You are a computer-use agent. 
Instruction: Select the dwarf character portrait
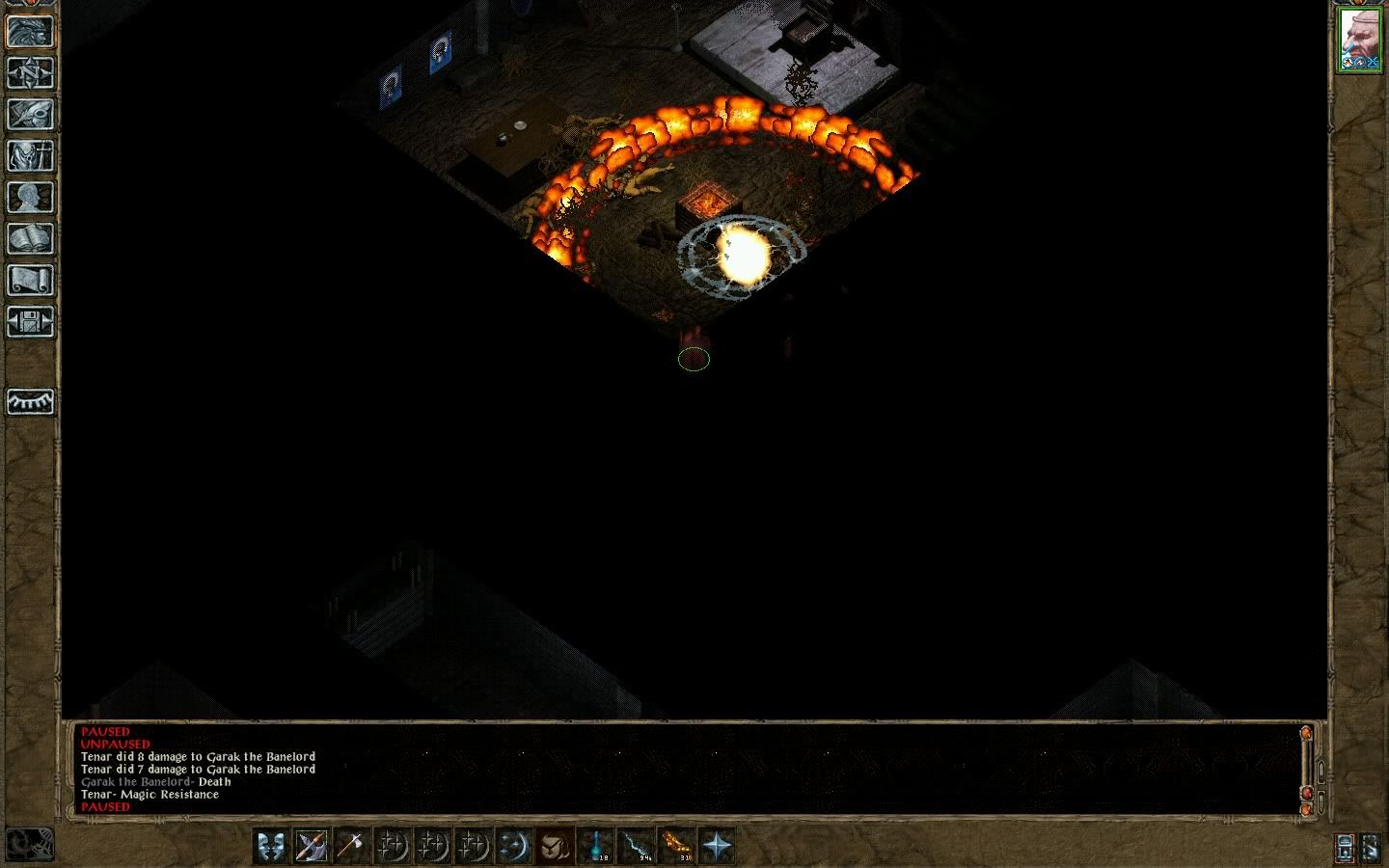click(1360, 40)
